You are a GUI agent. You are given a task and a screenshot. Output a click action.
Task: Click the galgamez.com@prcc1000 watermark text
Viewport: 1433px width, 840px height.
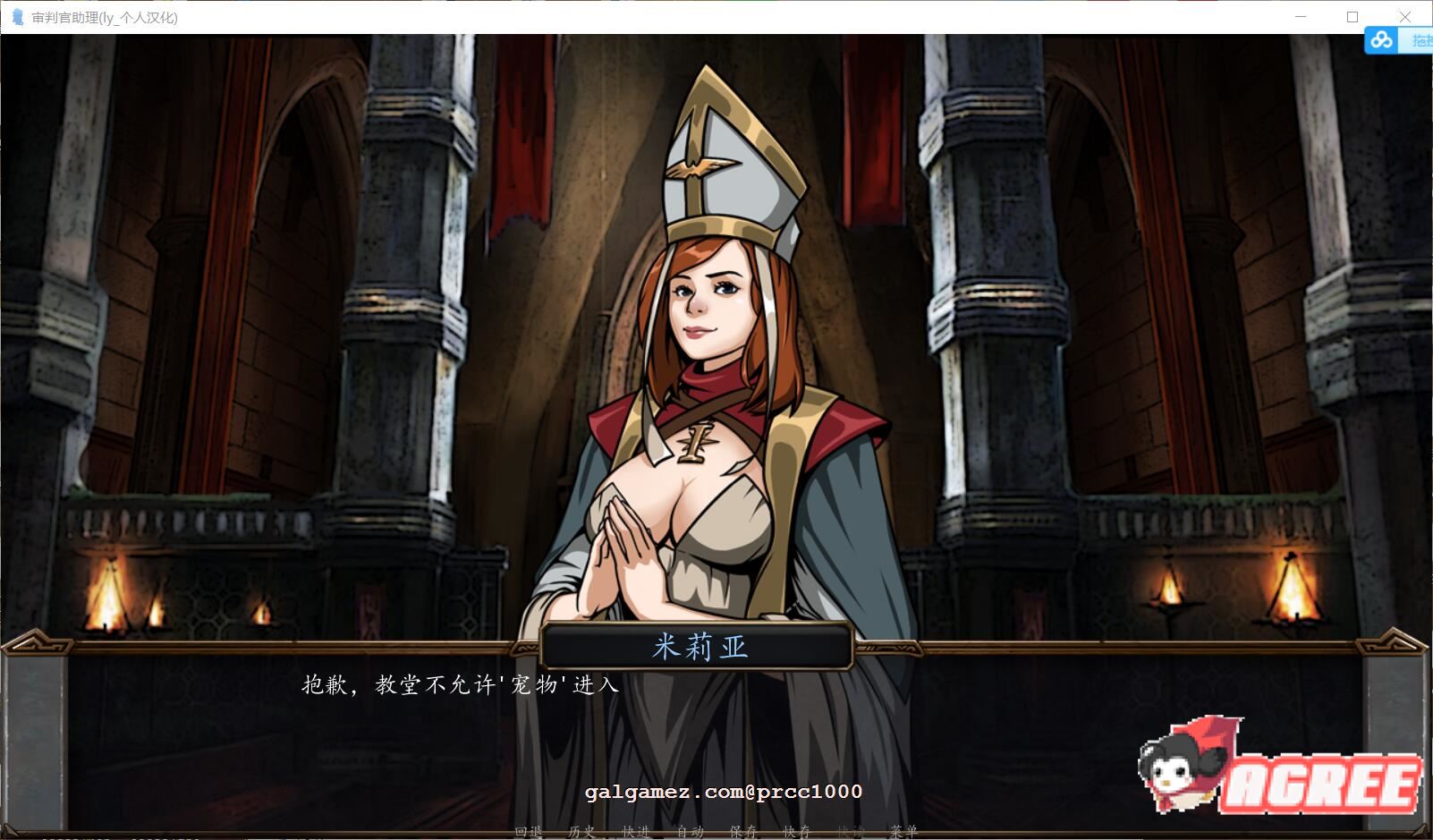click(x=723, y=792)
